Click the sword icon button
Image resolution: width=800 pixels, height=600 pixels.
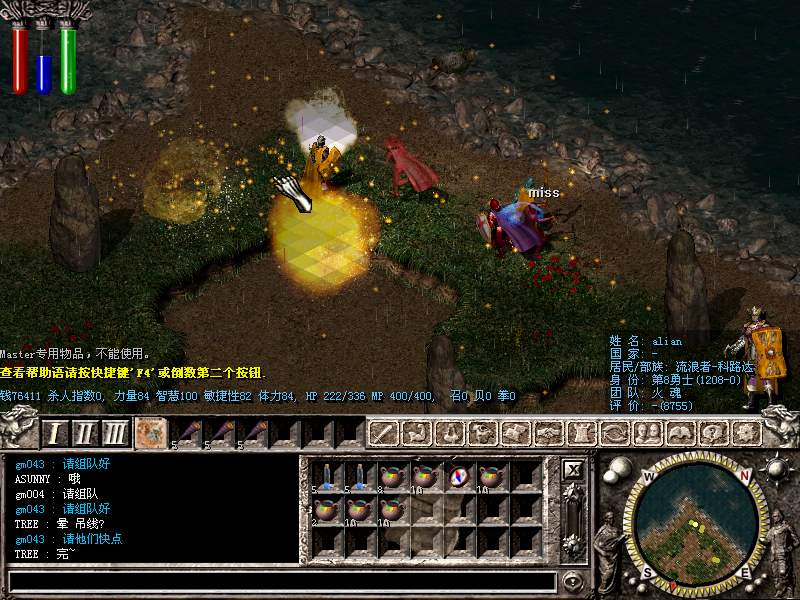[x=385, y=433]
